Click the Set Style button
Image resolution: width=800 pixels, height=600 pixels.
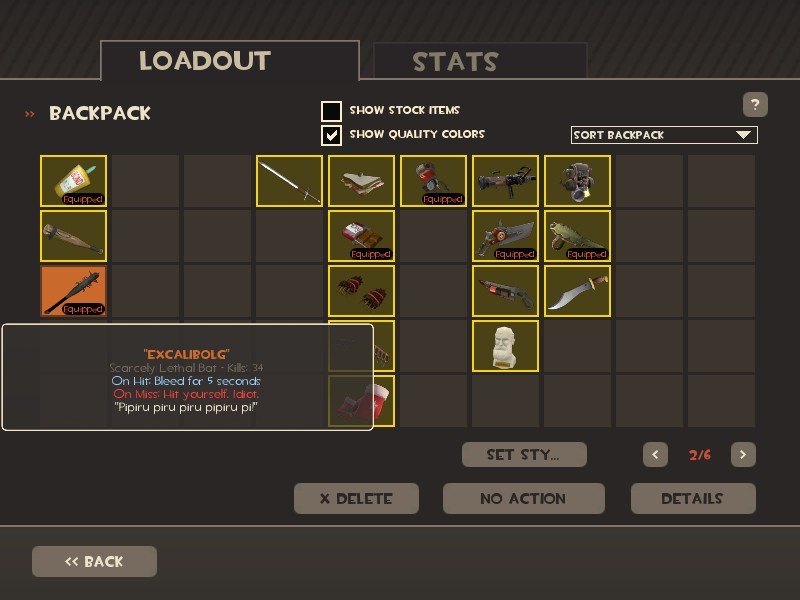click(x=523, y=455)
